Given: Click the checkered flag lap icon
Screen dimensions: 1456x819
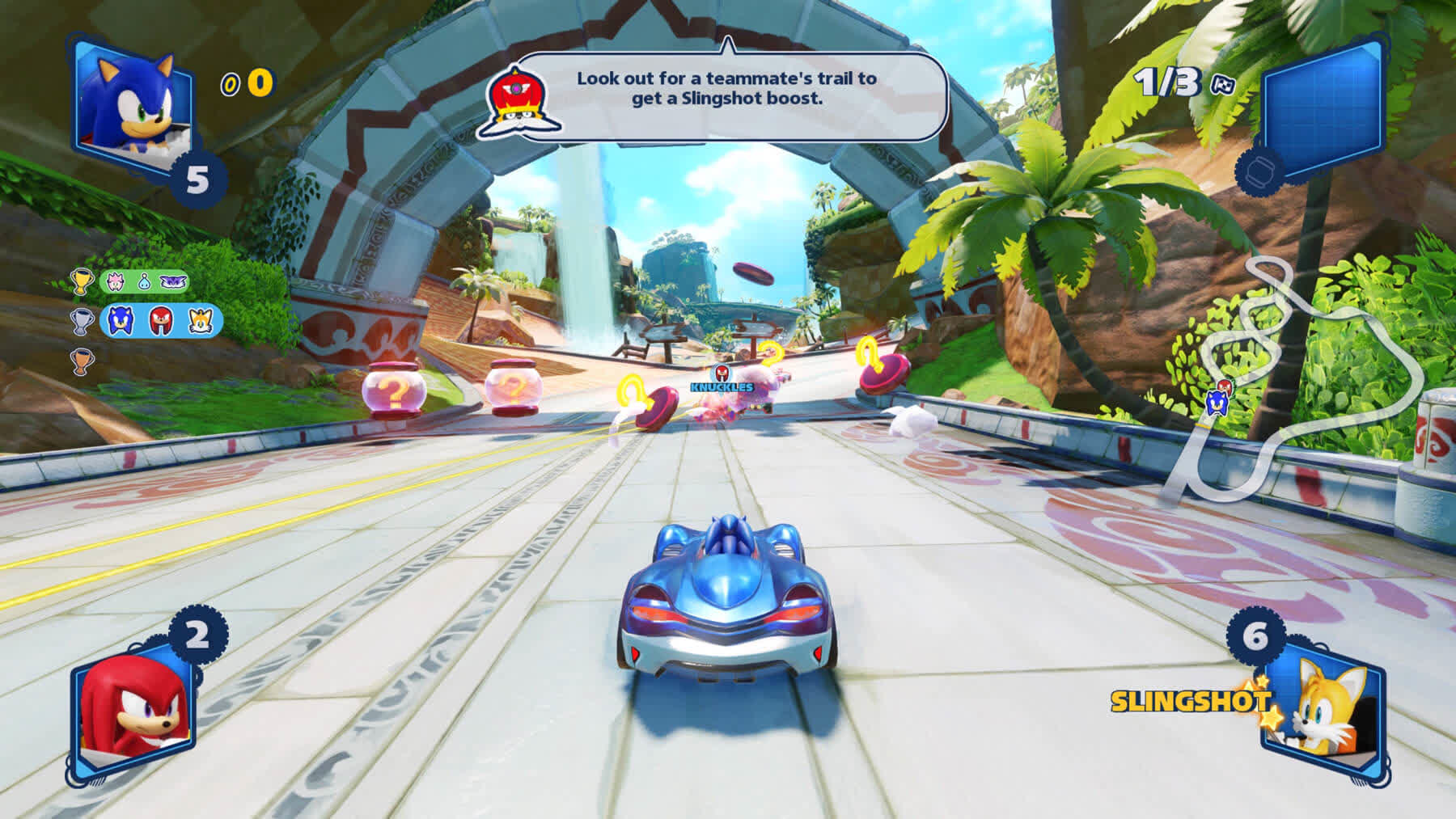Looking at the screenshot, I should click(1222, 85).
